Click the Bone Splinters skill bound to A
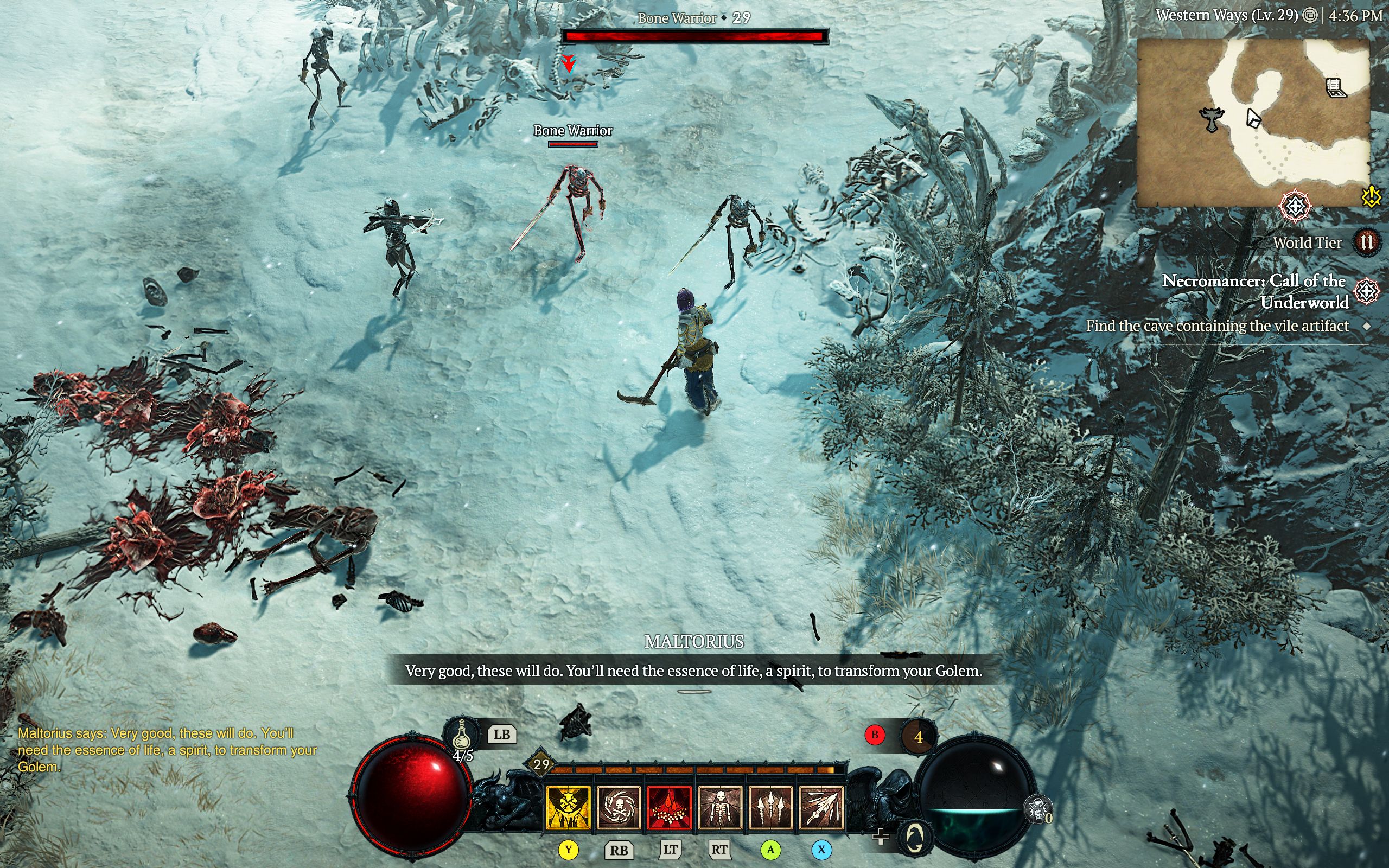 tap(770, 809)
